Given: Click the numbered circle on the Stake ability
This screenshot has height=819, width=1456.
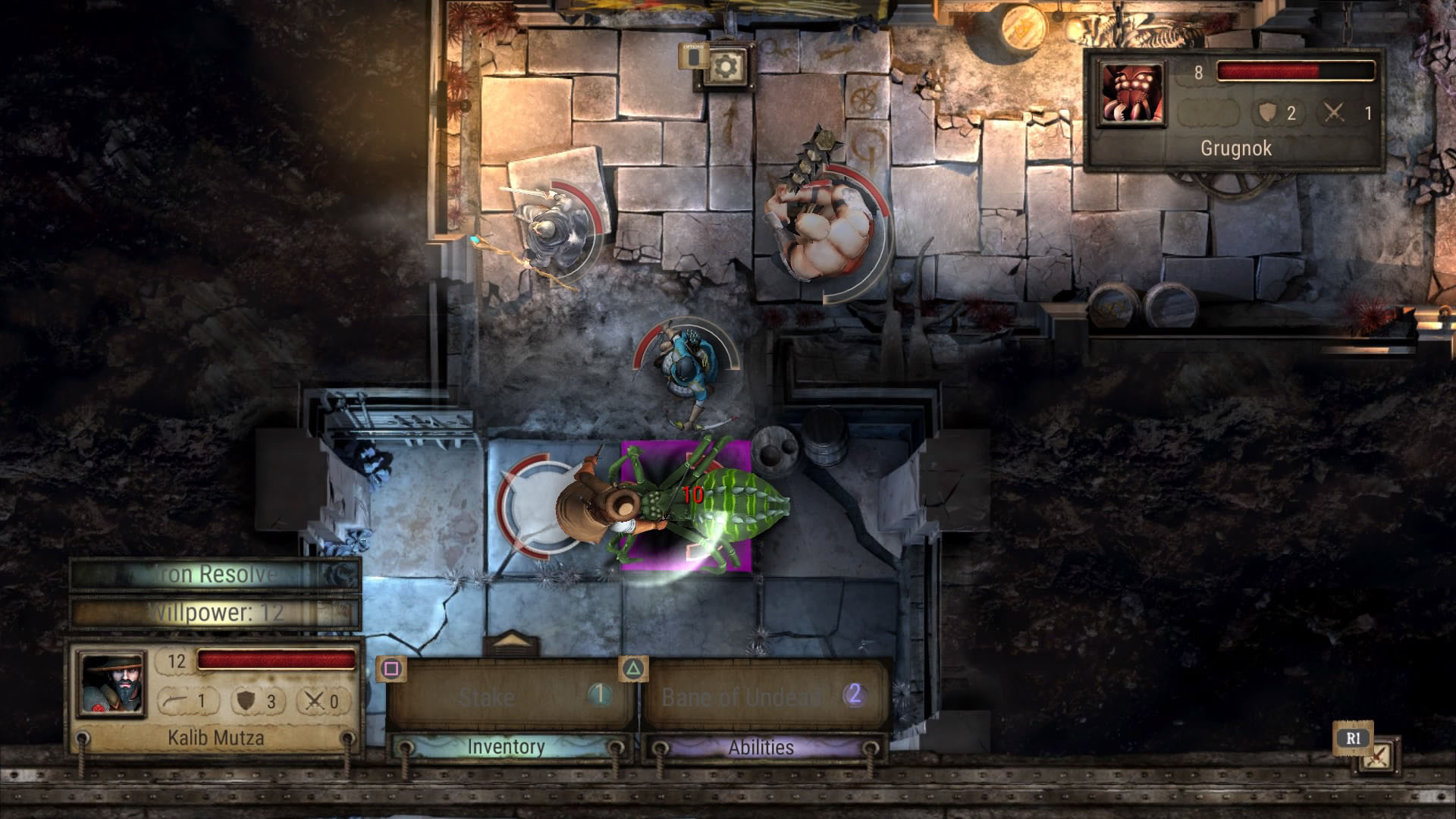Looking at the screenshot, I should click(x=599, y=693).
